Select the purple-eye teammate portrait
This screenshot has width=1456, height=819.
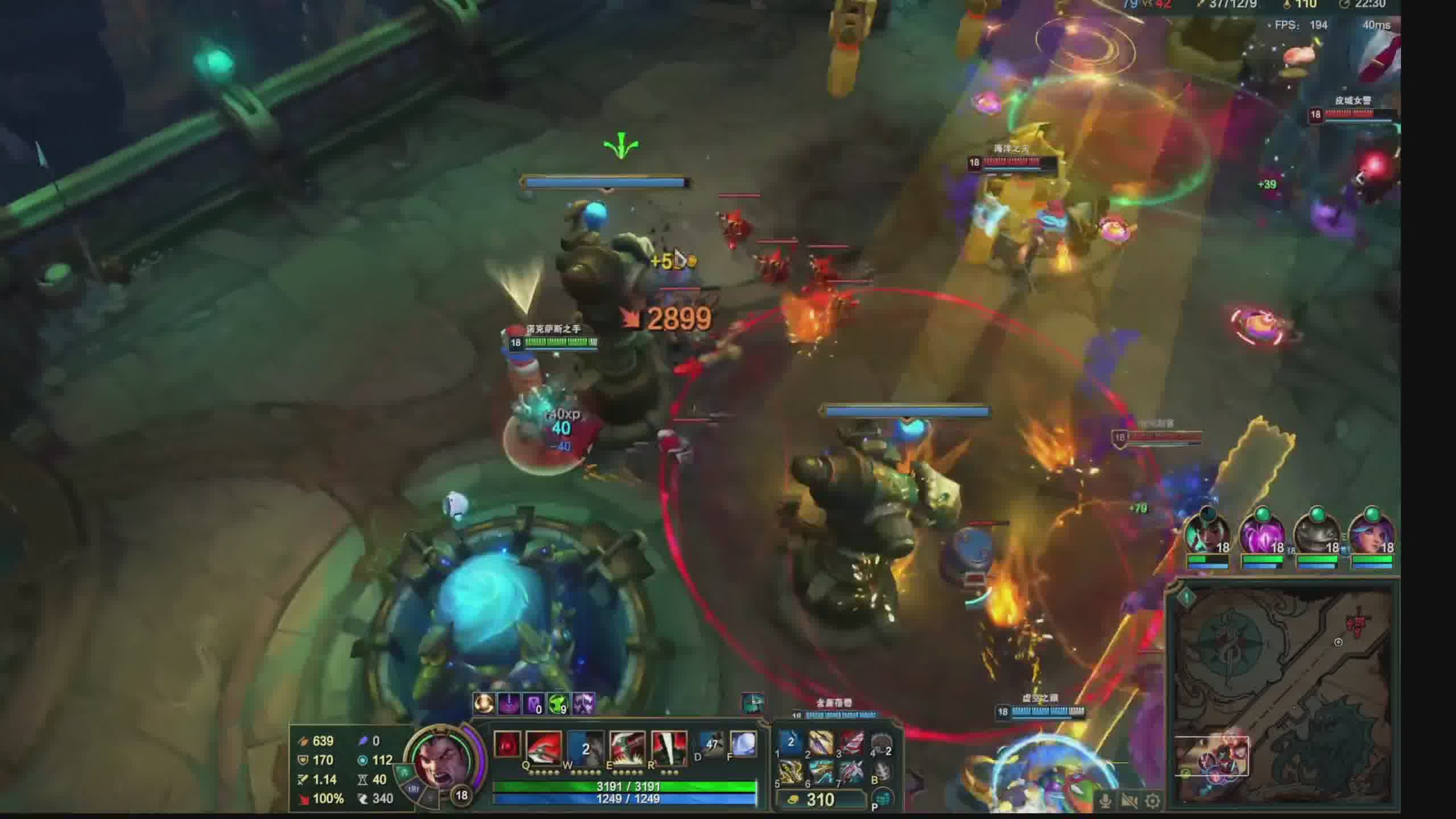[x=1261, y=535]
